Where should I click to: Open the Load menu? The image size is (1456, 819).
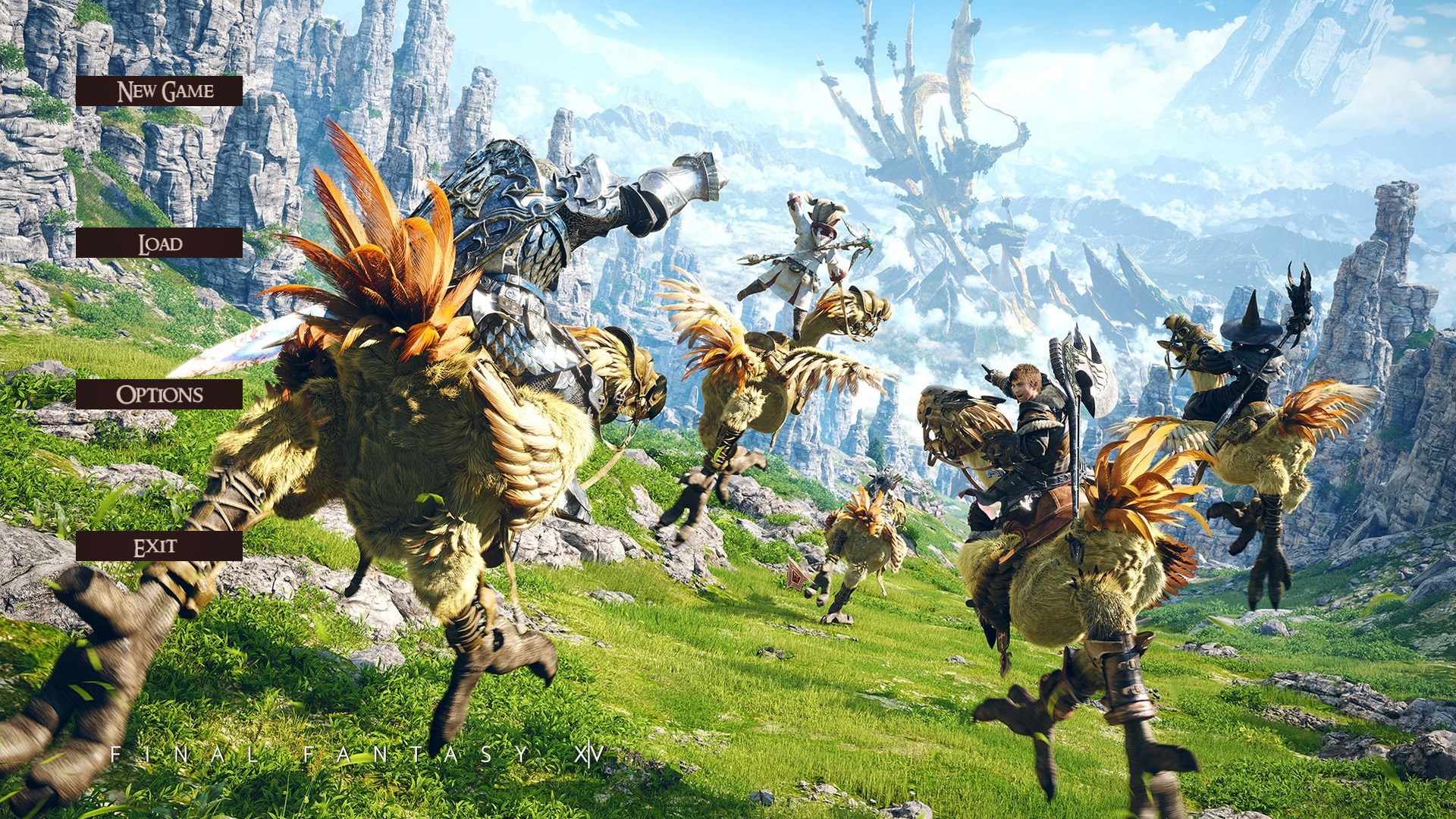(x=159, y=243)
